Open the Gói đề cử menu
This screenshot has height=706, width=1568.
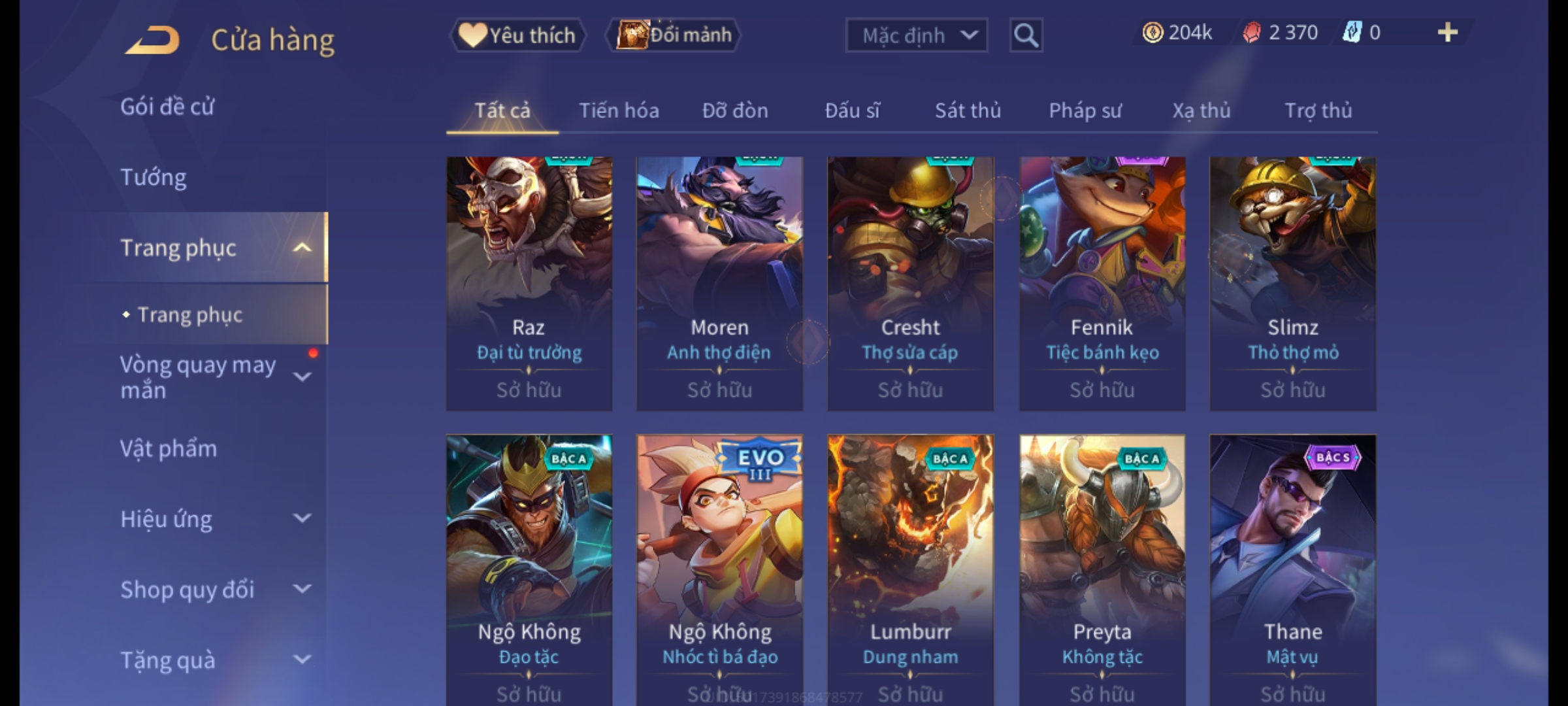click(167, 107)
